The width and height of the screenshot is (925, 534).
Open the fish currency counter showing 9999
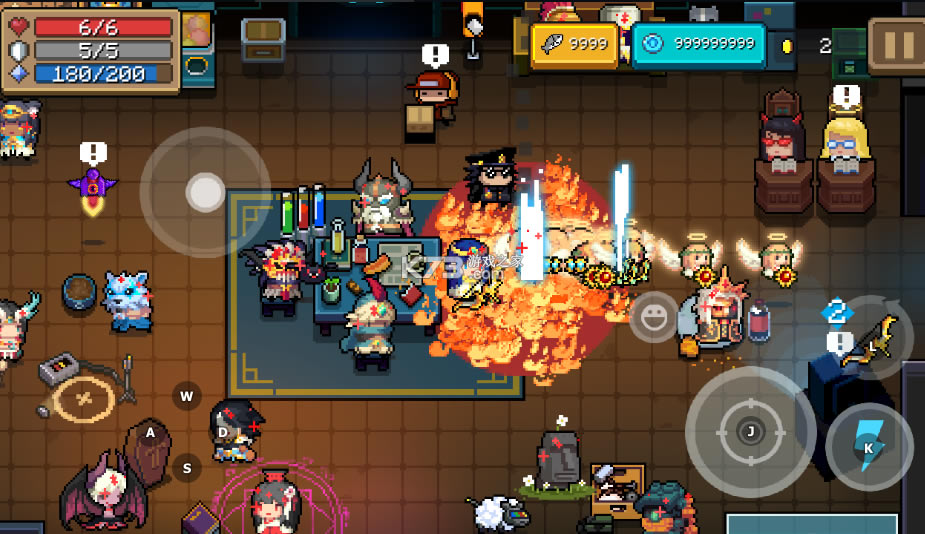(575, 45)
